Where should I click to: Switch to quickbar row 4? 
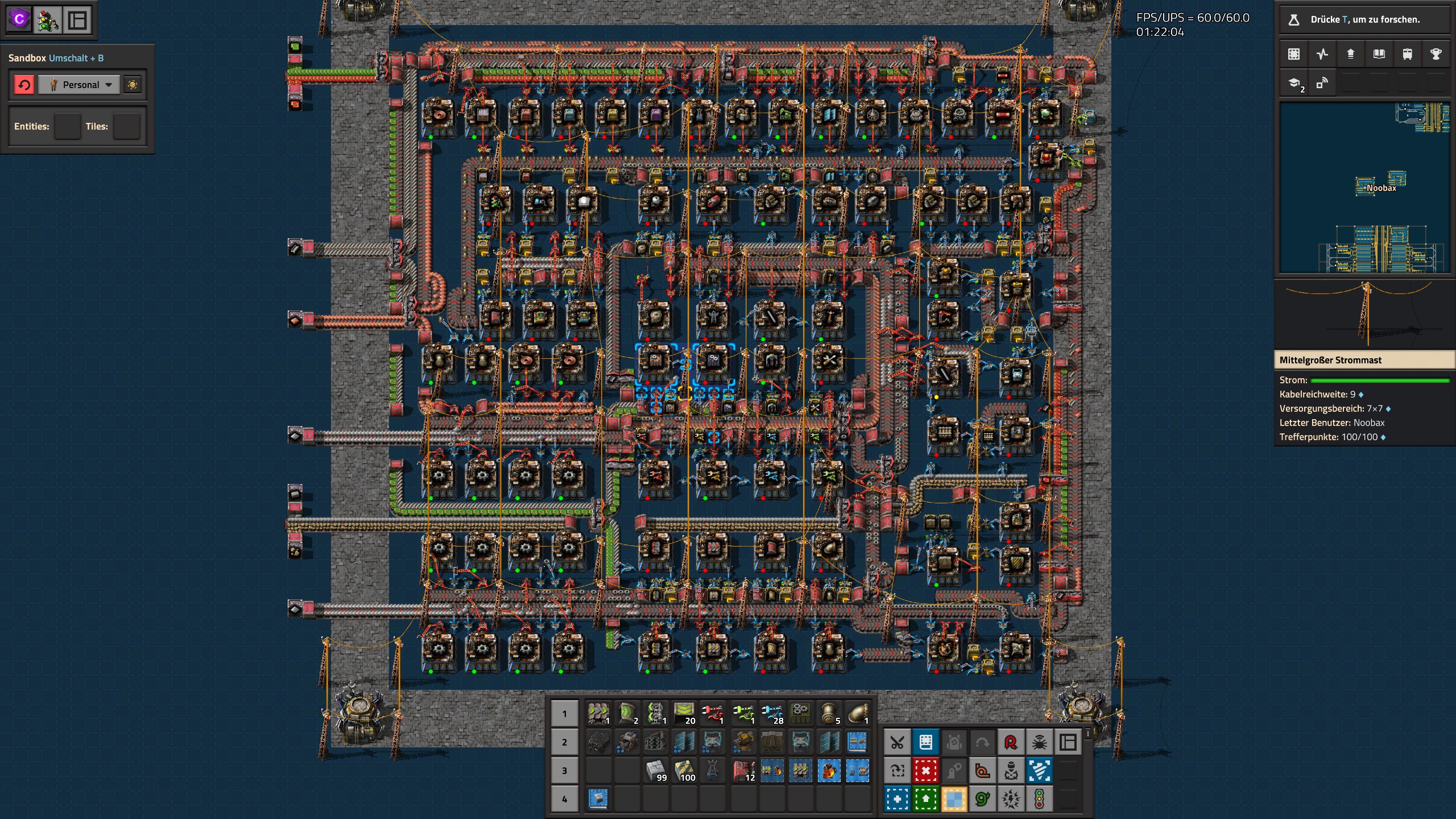click(564, 799)
